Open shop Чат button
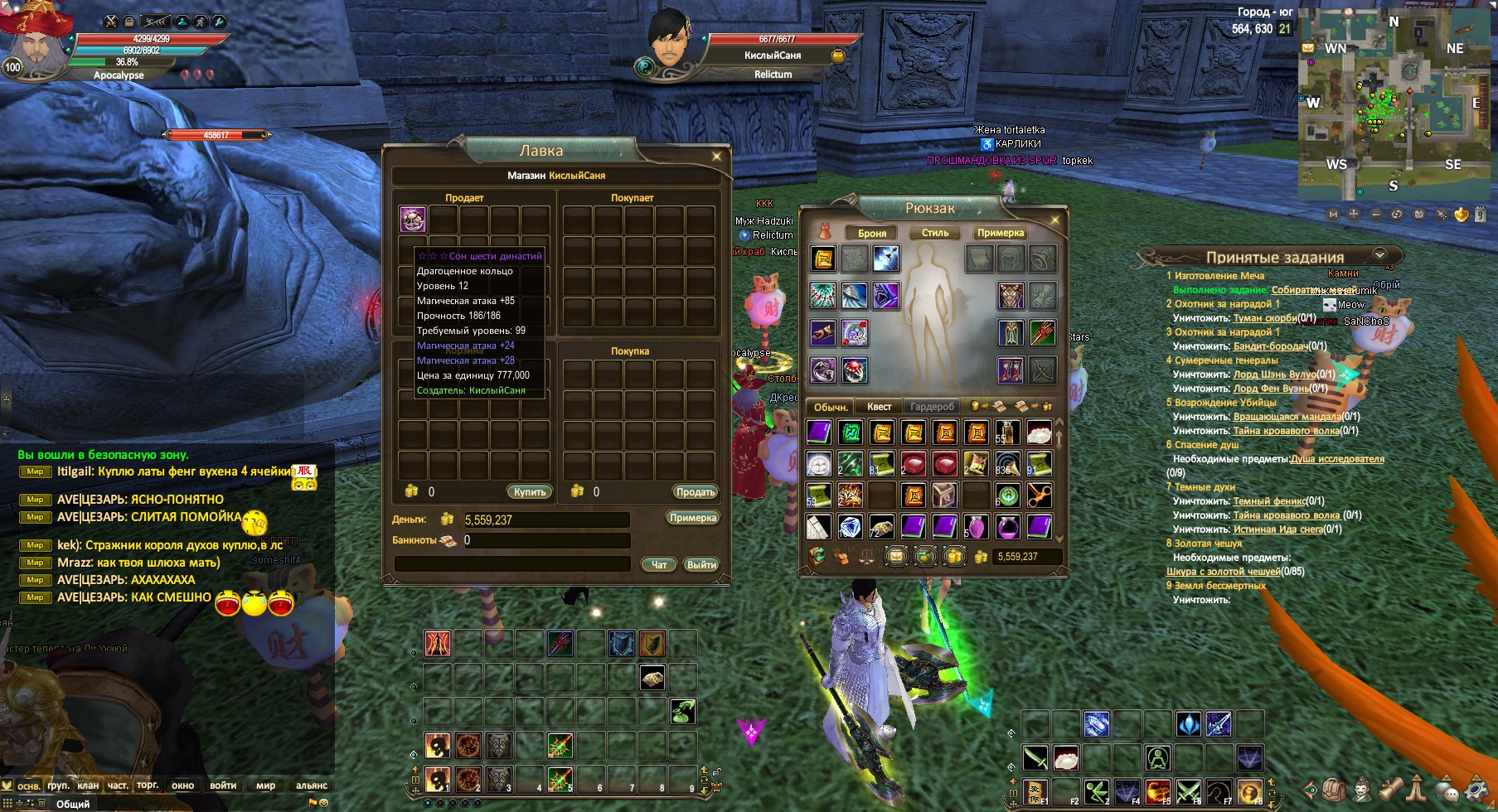 (659, 564)
